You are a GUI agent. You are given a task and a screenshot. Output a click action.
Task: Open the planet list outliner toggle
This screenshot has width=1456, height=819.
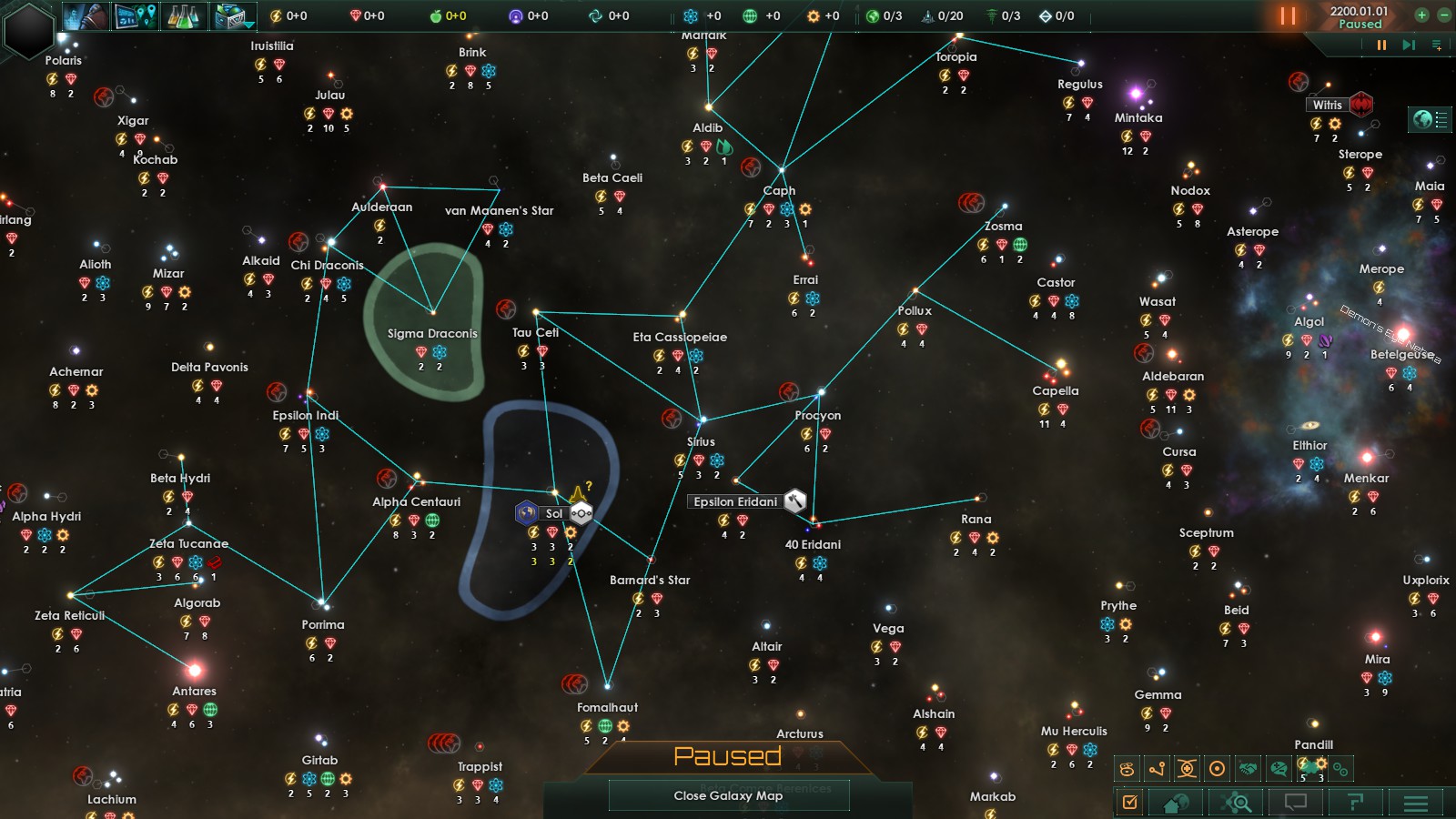click(x=1431, y=119)
